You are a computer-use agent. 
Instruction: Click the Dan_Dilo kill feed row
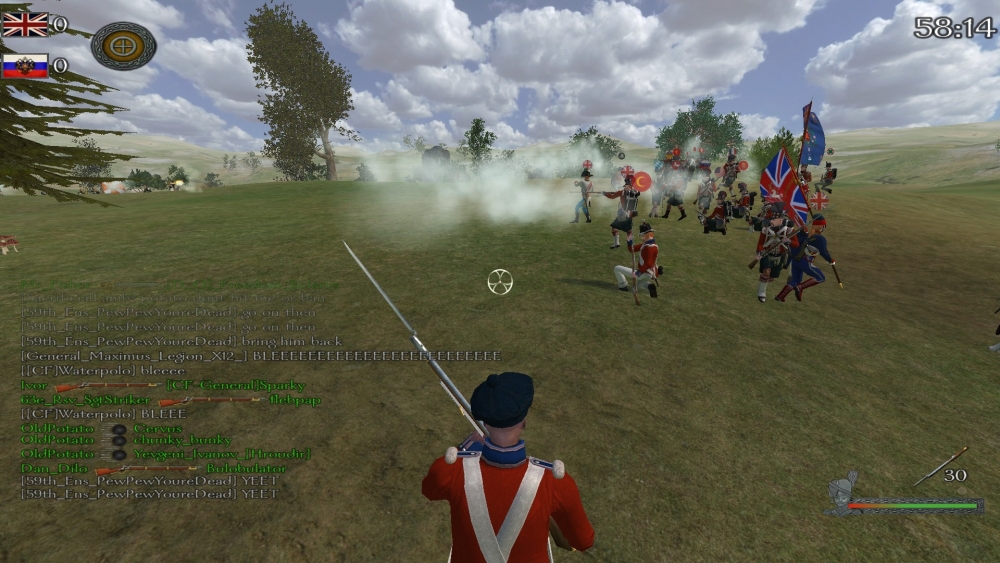pyautogui.click(x=154, y=468)
